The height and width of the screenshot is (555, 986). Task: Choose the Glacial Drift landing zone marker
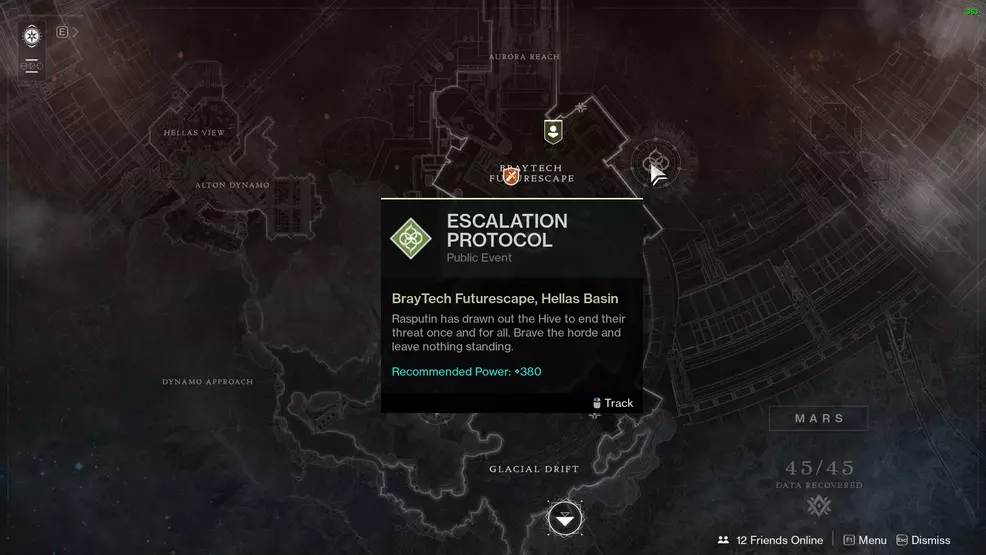(565, 518)
